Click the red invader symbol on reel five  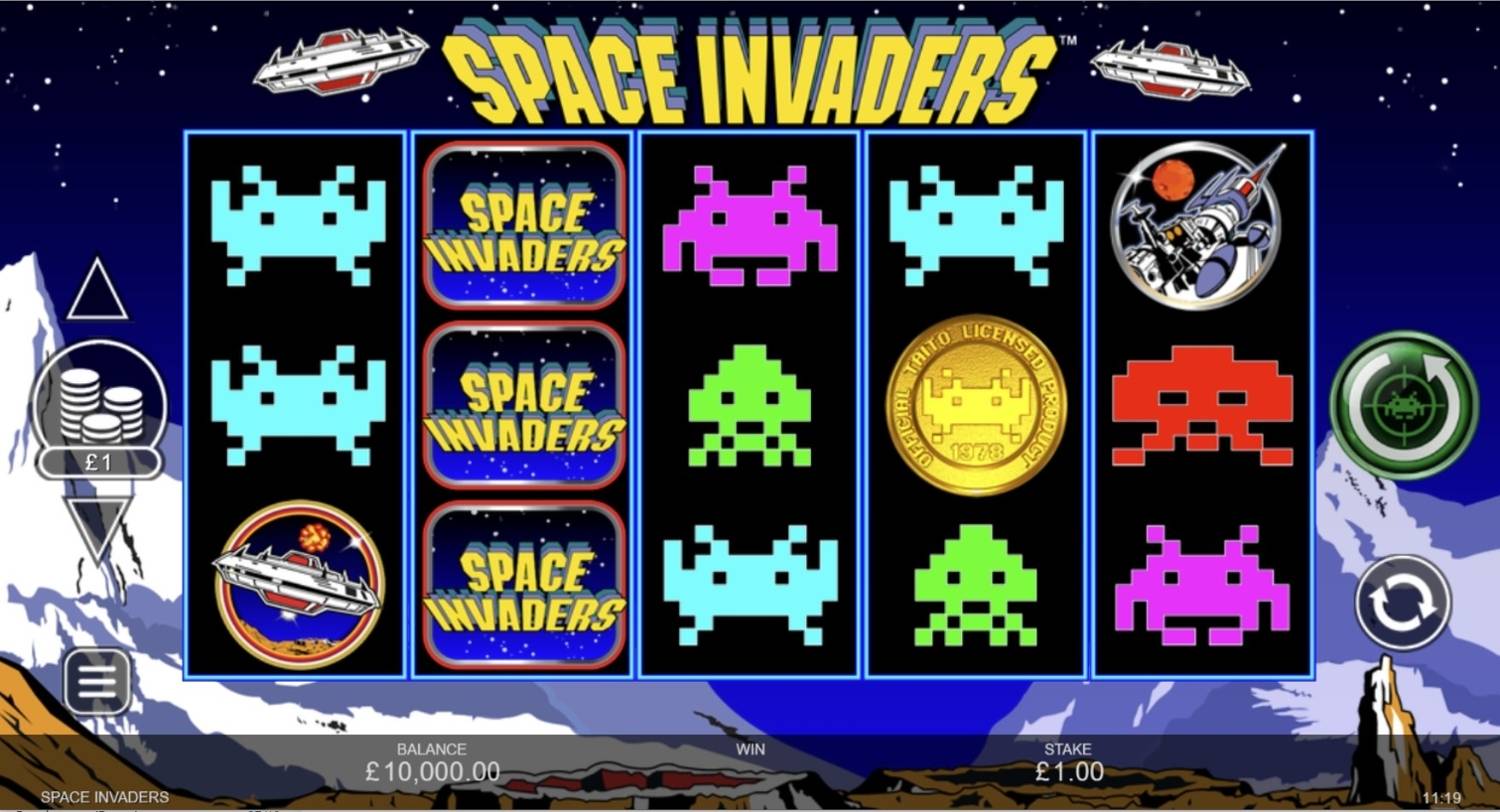point(1200,405)
